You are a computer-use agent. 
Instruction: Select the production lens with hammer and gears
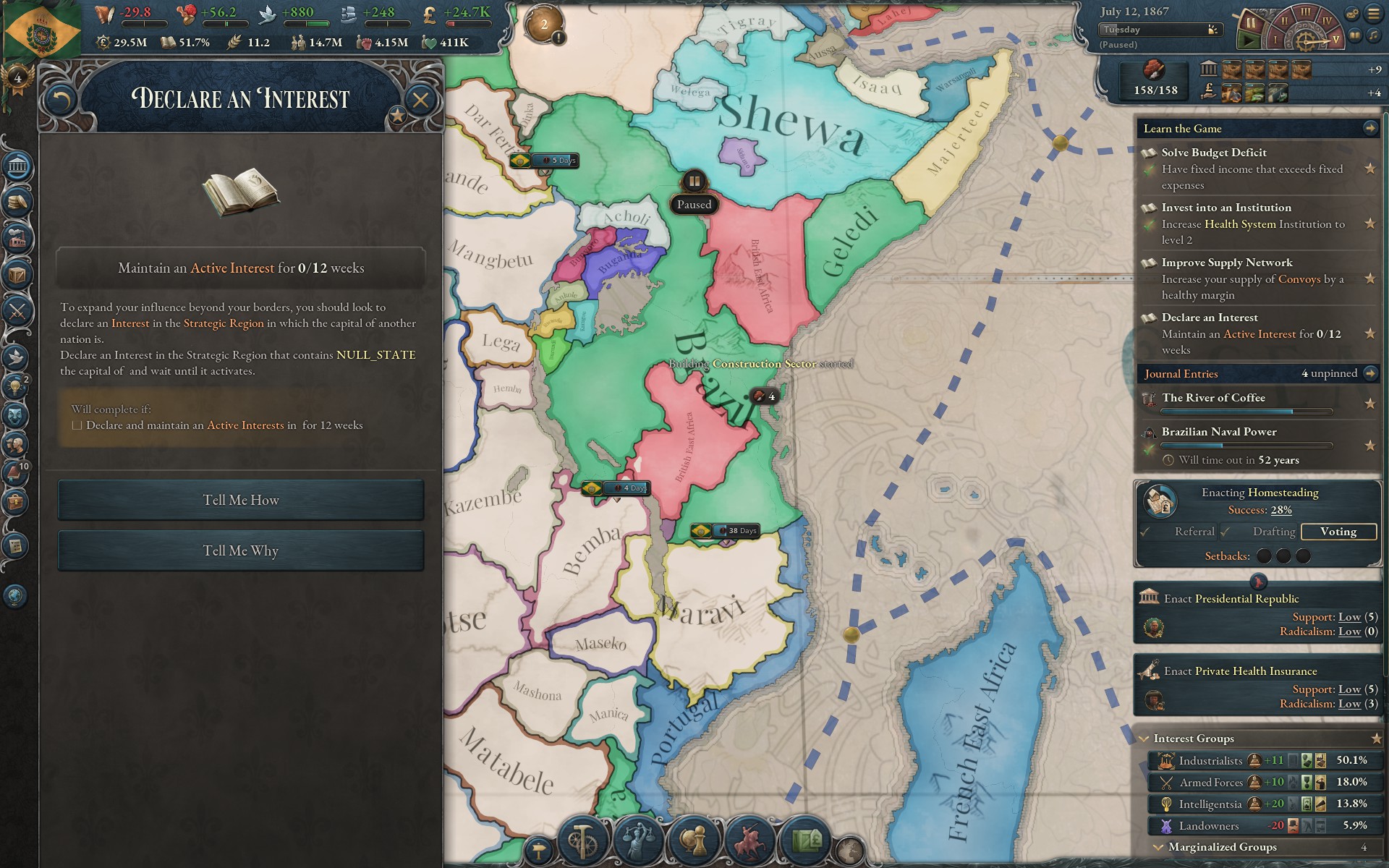582,841
